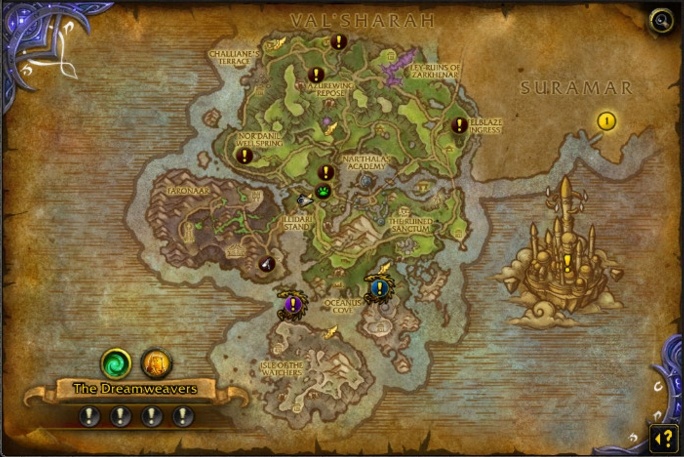
Task: Open the map magnifying glass search button
Action: point(661,21)
